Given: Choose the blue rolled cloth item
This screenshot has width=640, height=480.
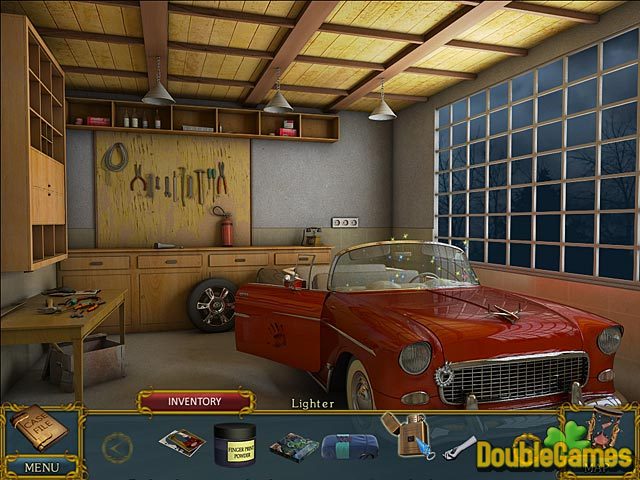Looking at the screenshot, I should [x=350, y=445].
